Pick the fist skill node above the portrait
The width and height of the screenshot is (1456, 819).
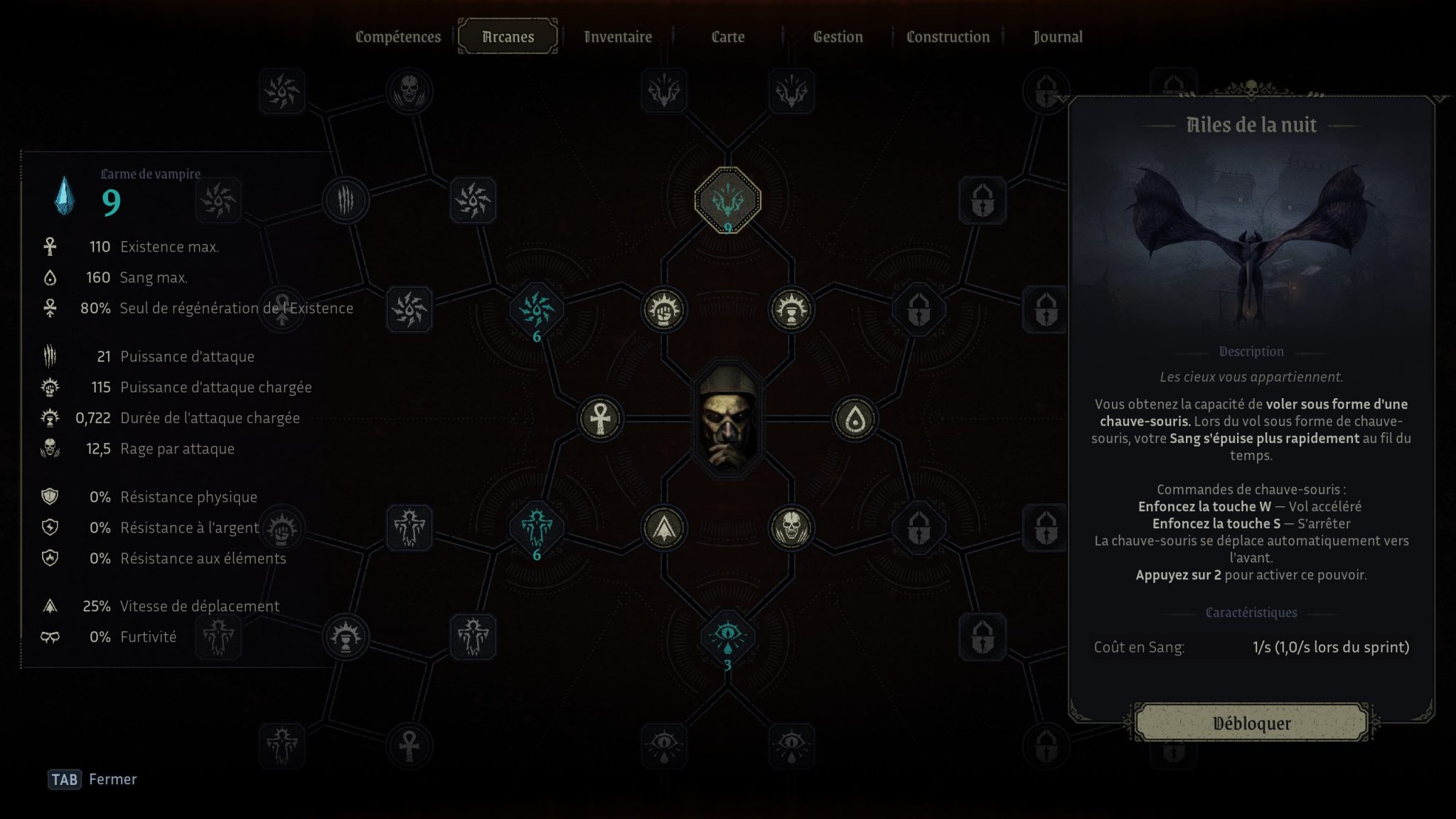(x=663, y=310)
